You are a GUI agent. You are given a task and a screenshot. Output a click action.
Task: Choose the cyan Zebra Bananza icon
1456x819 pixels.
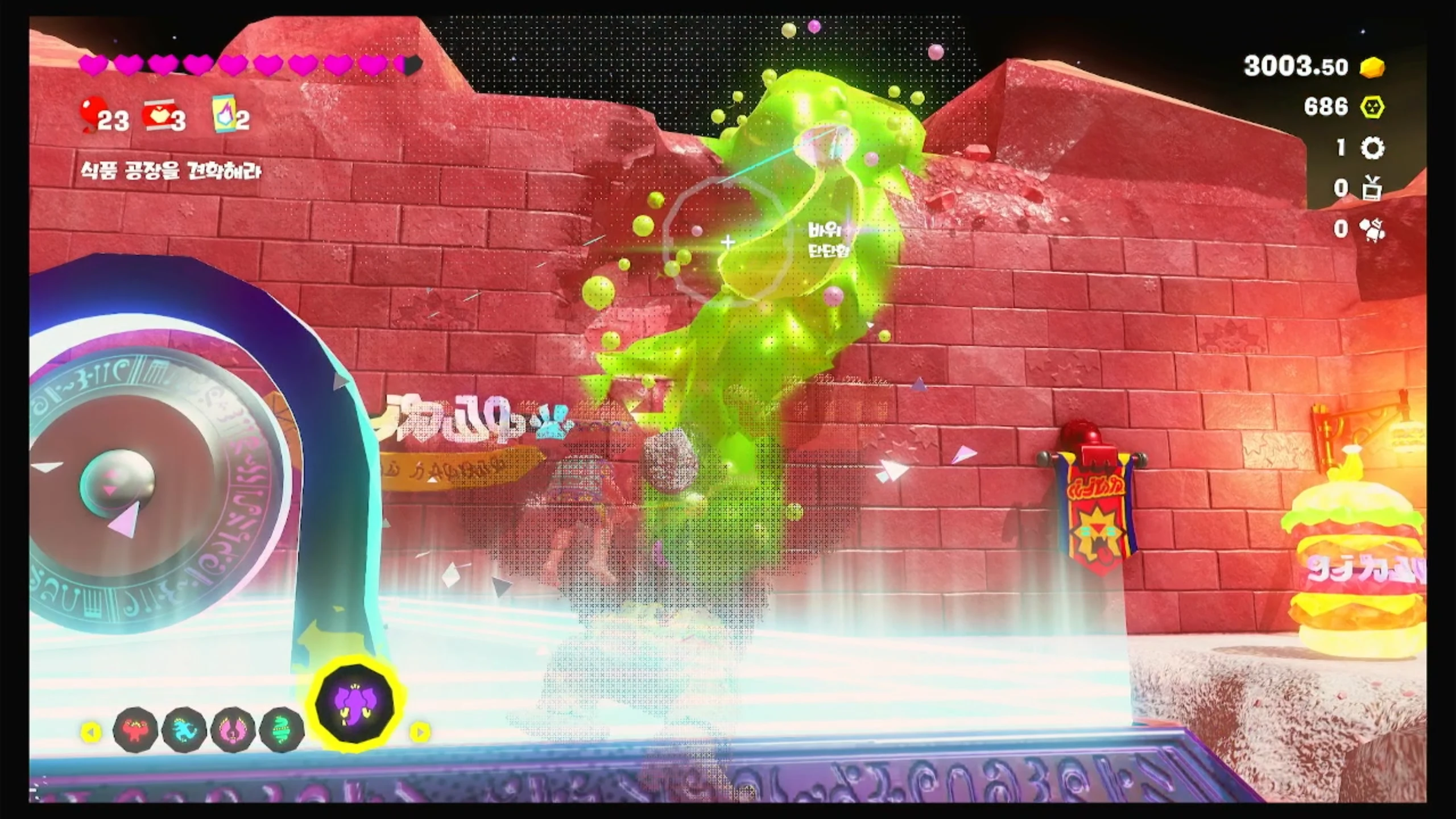[x=184, y=729]
